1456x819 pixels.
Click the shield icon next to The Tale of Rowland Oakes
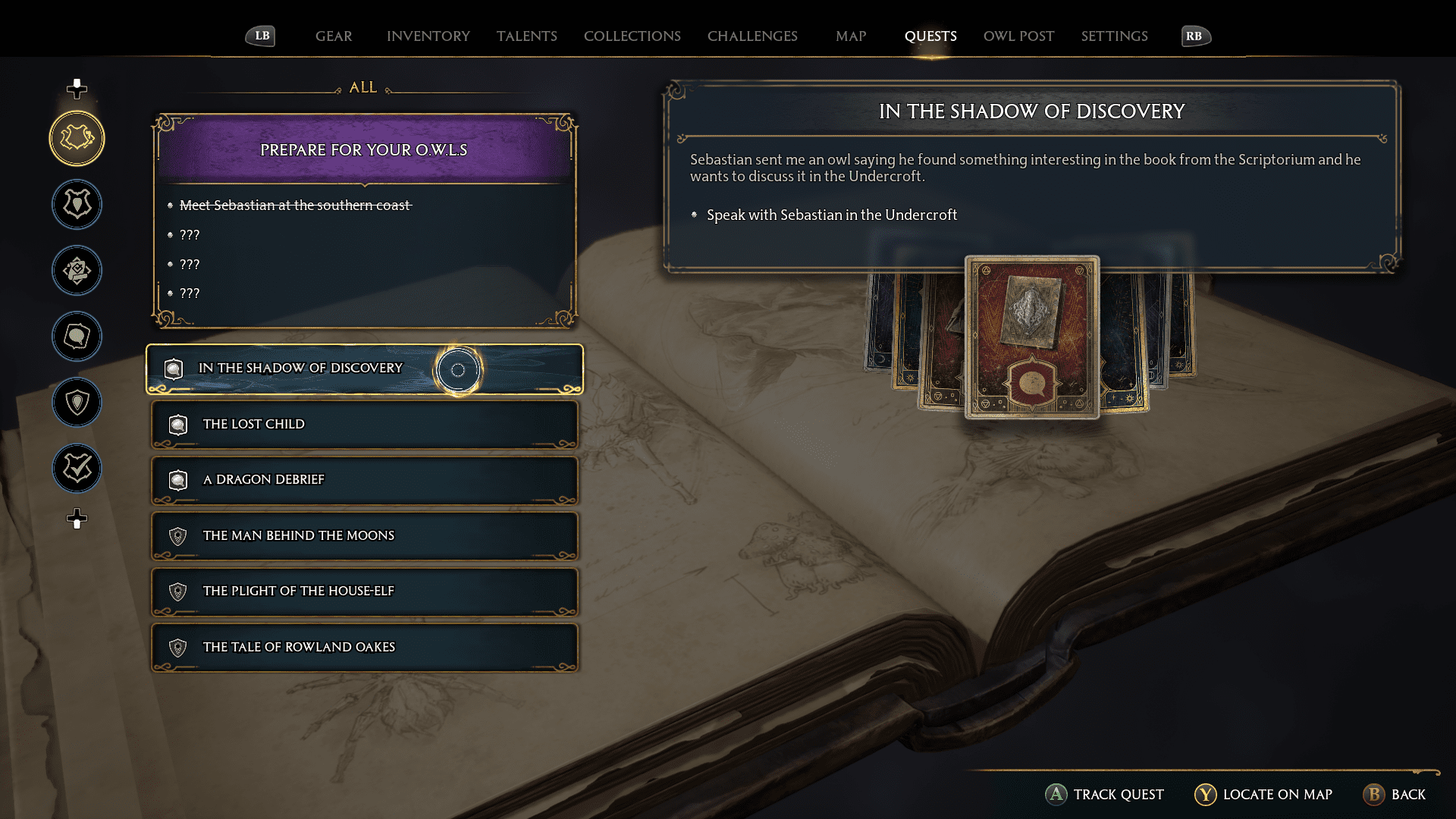[x=178, y=647]
